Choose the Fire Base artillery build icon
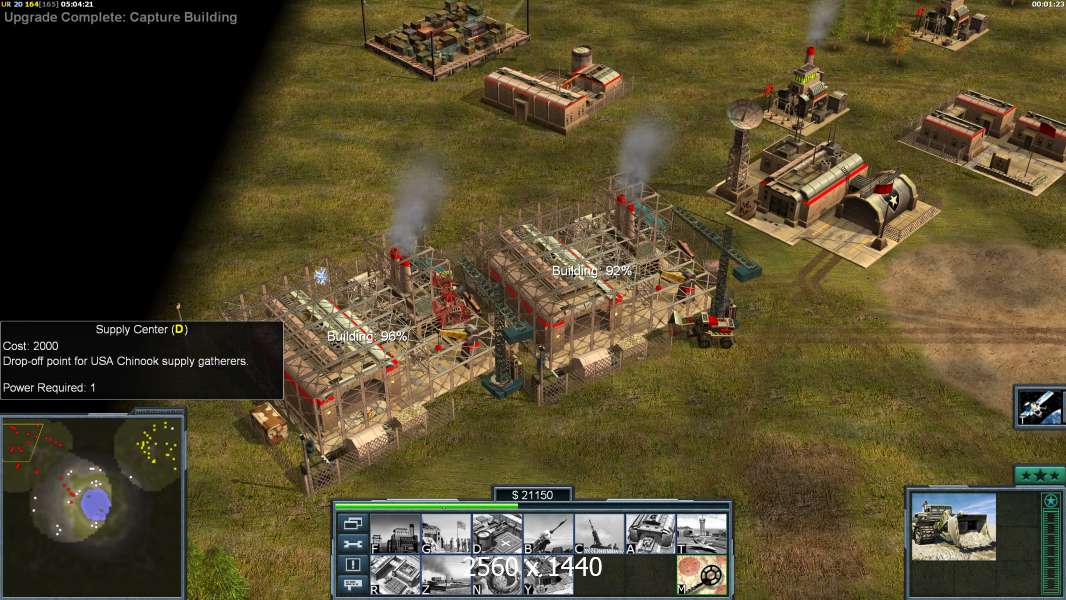The width and height of the screenshot is (1066, 600). (599, 533)
